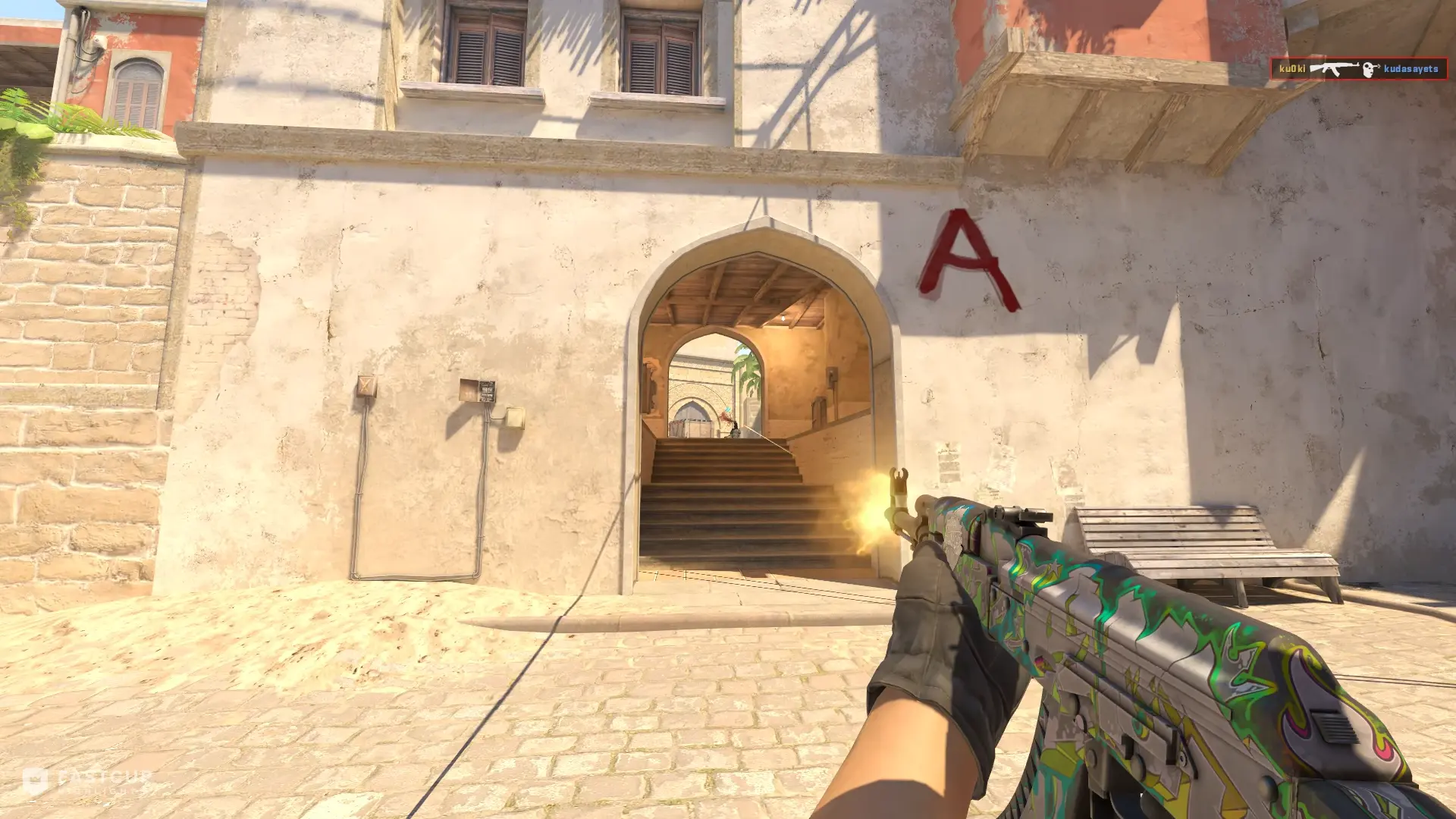Select the name ku0ki in the killfeed
Image resolution: width=1456 pixels, height=819 pixels.
pos(1293,67)
